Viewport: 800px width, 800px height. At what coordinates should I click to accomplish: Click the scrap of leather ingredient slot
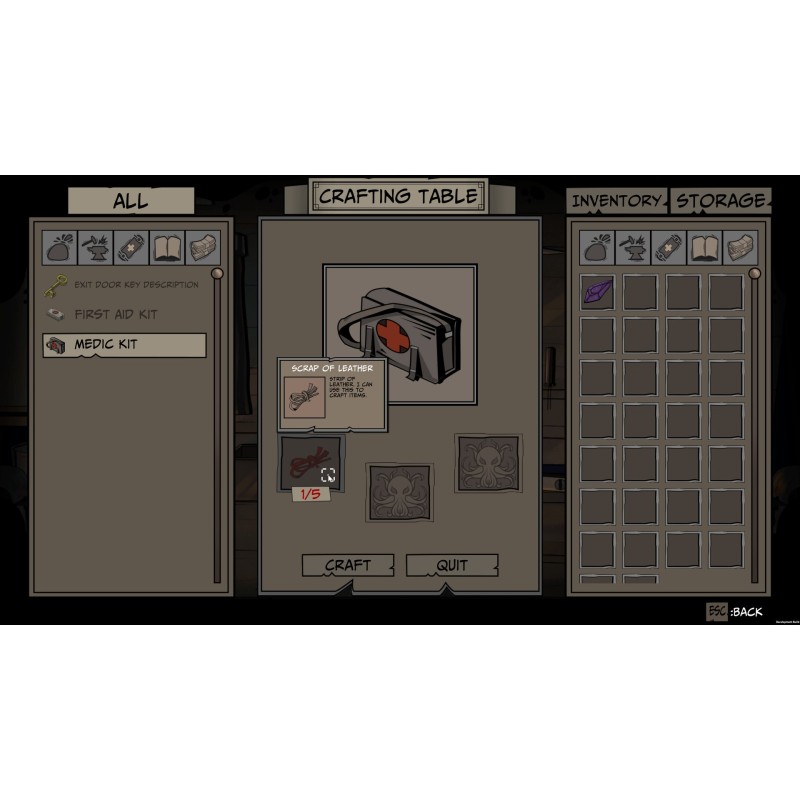pos(310,461)
